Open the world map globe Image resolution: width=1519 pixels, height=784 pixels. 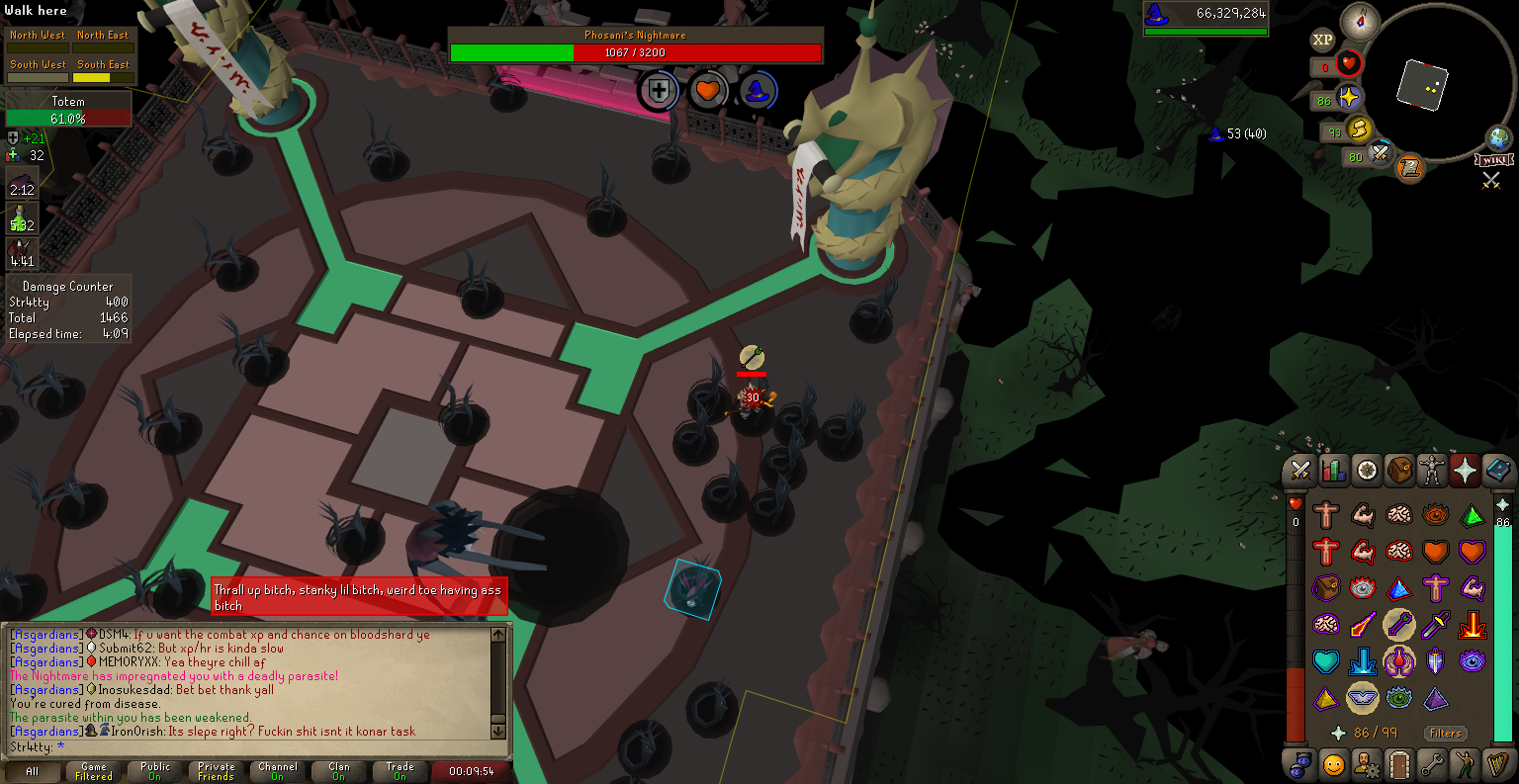click(1499, 137)
